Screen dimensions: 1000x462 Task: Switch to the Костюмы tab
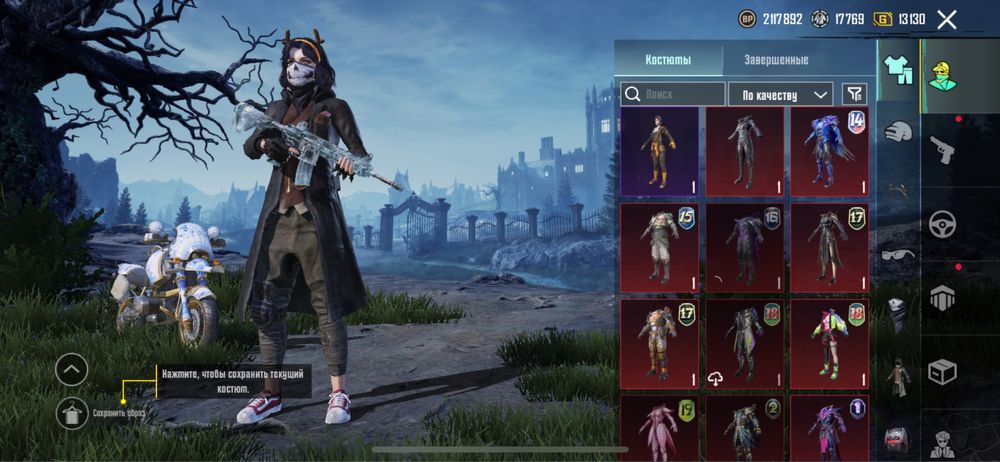(x=667, y=60)
